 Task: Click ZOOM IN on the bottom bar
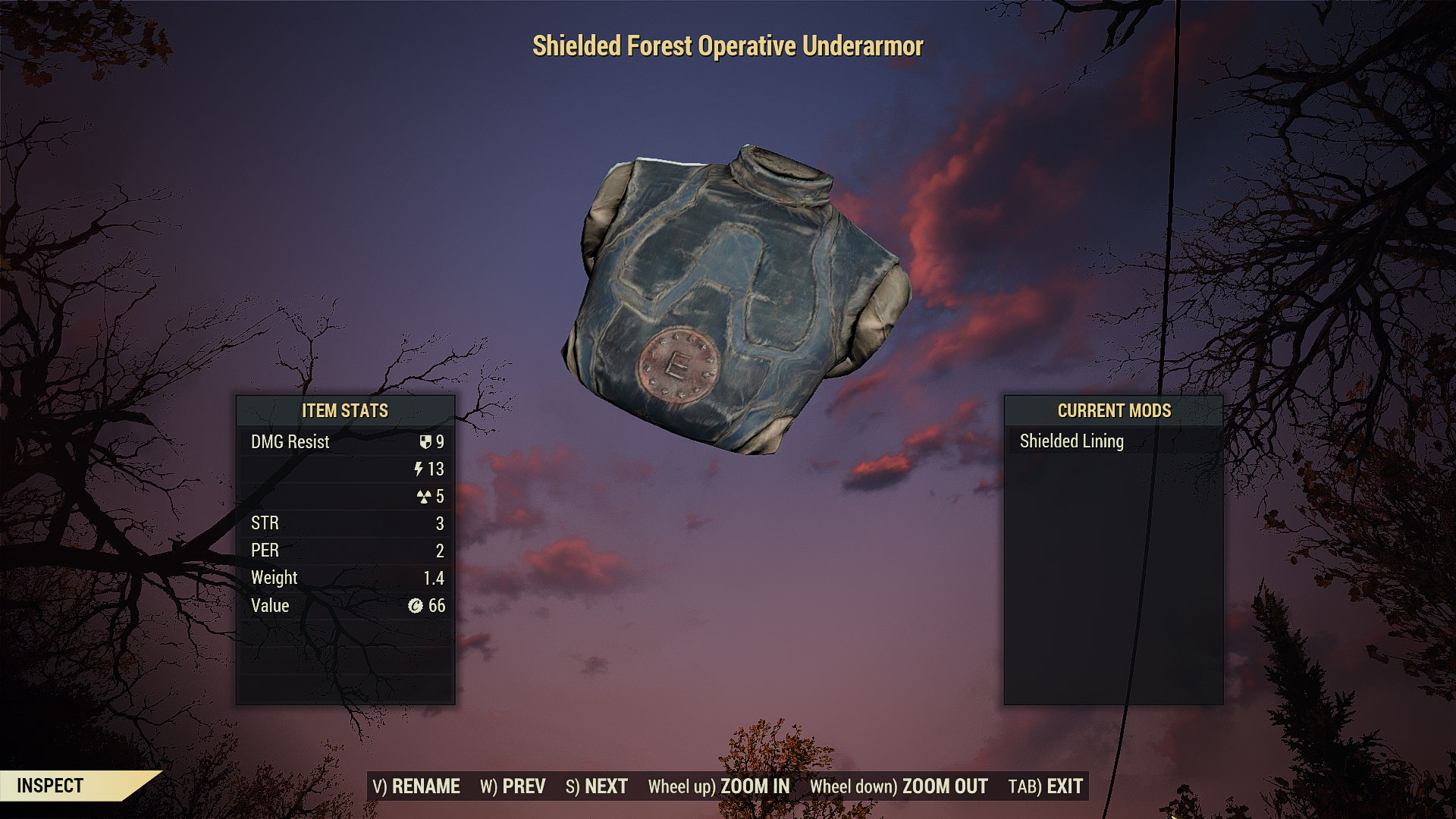[x=719, y=786]
